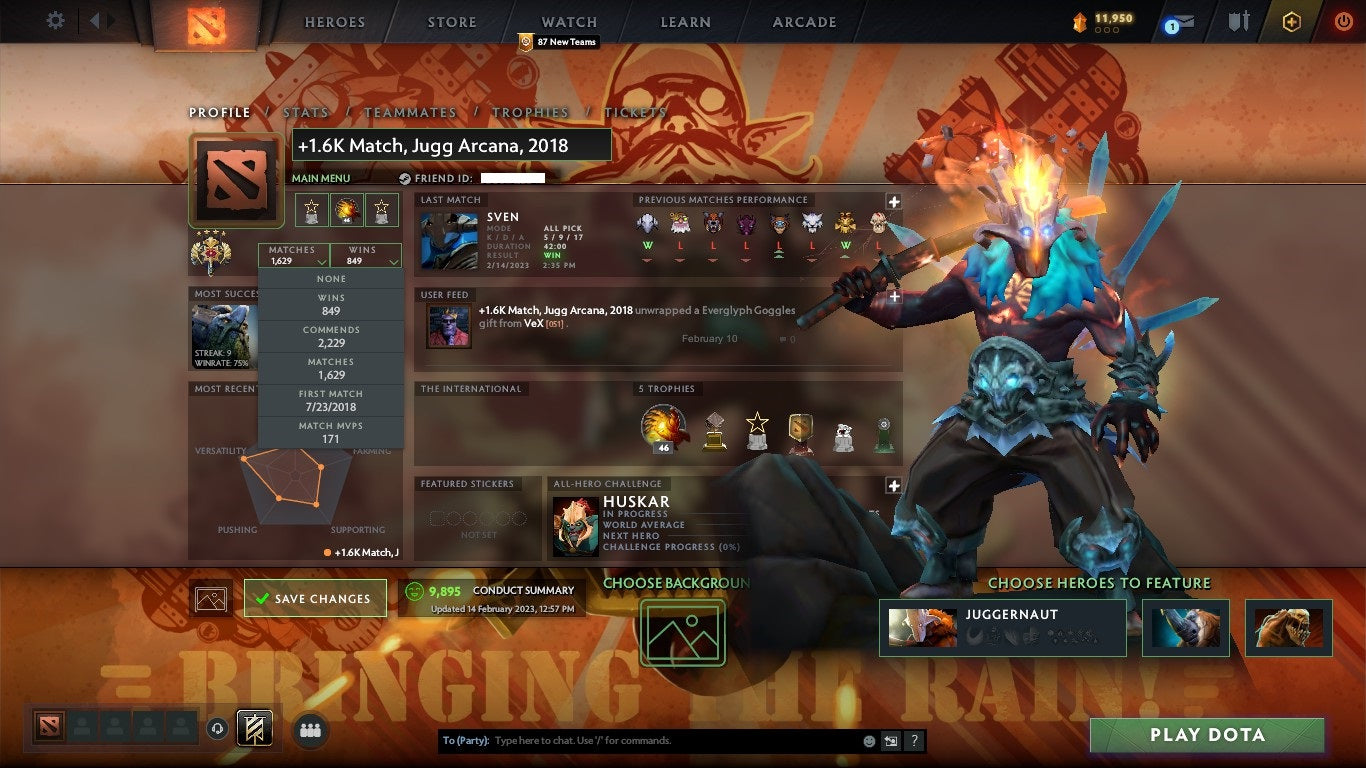Switch to the STATS tab
The image size is (1366, 768).
pyautogui.click(x=306, y=113)
